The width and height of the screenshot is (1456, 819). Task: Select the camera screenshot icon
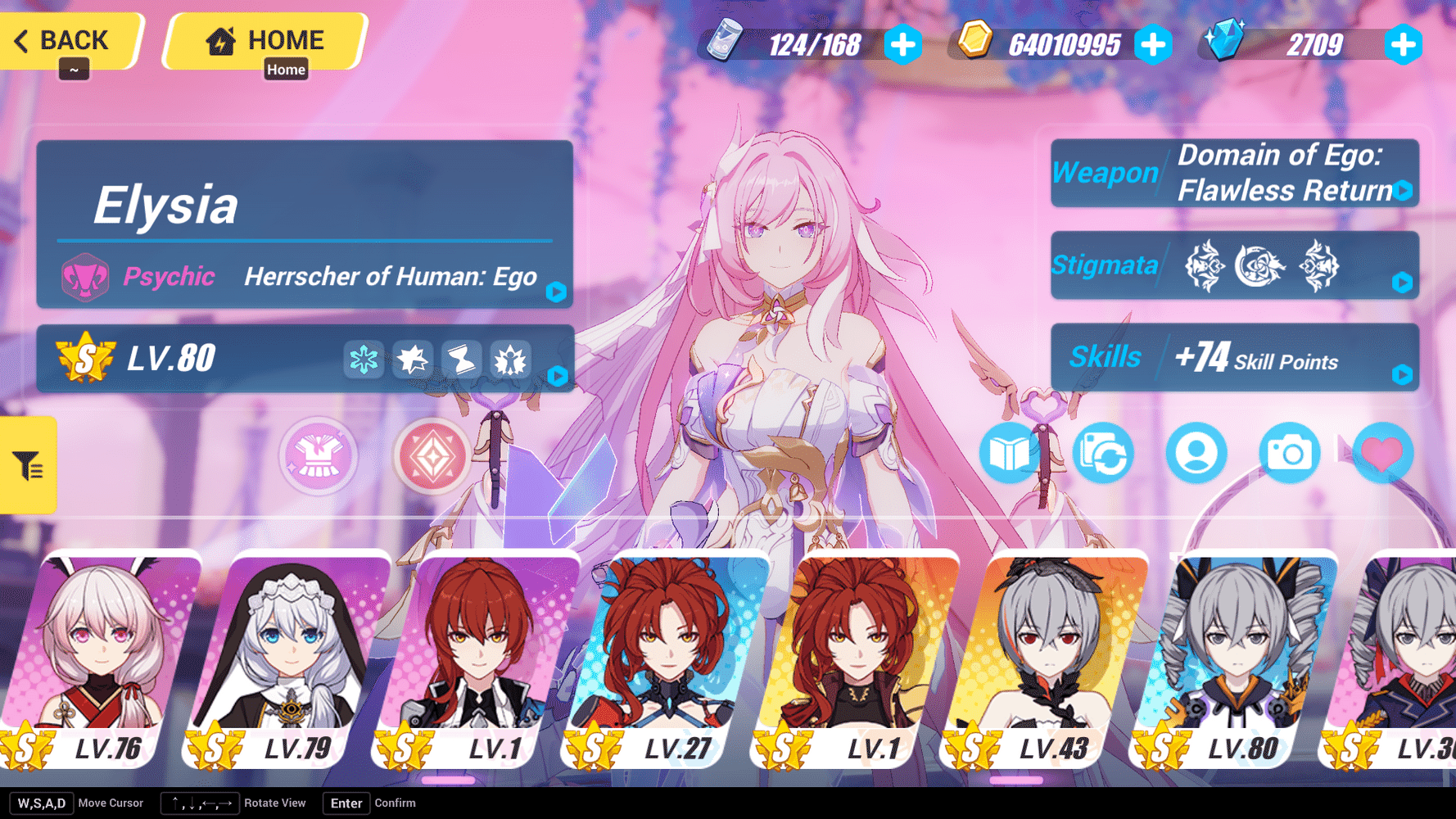coord(1289,453)
